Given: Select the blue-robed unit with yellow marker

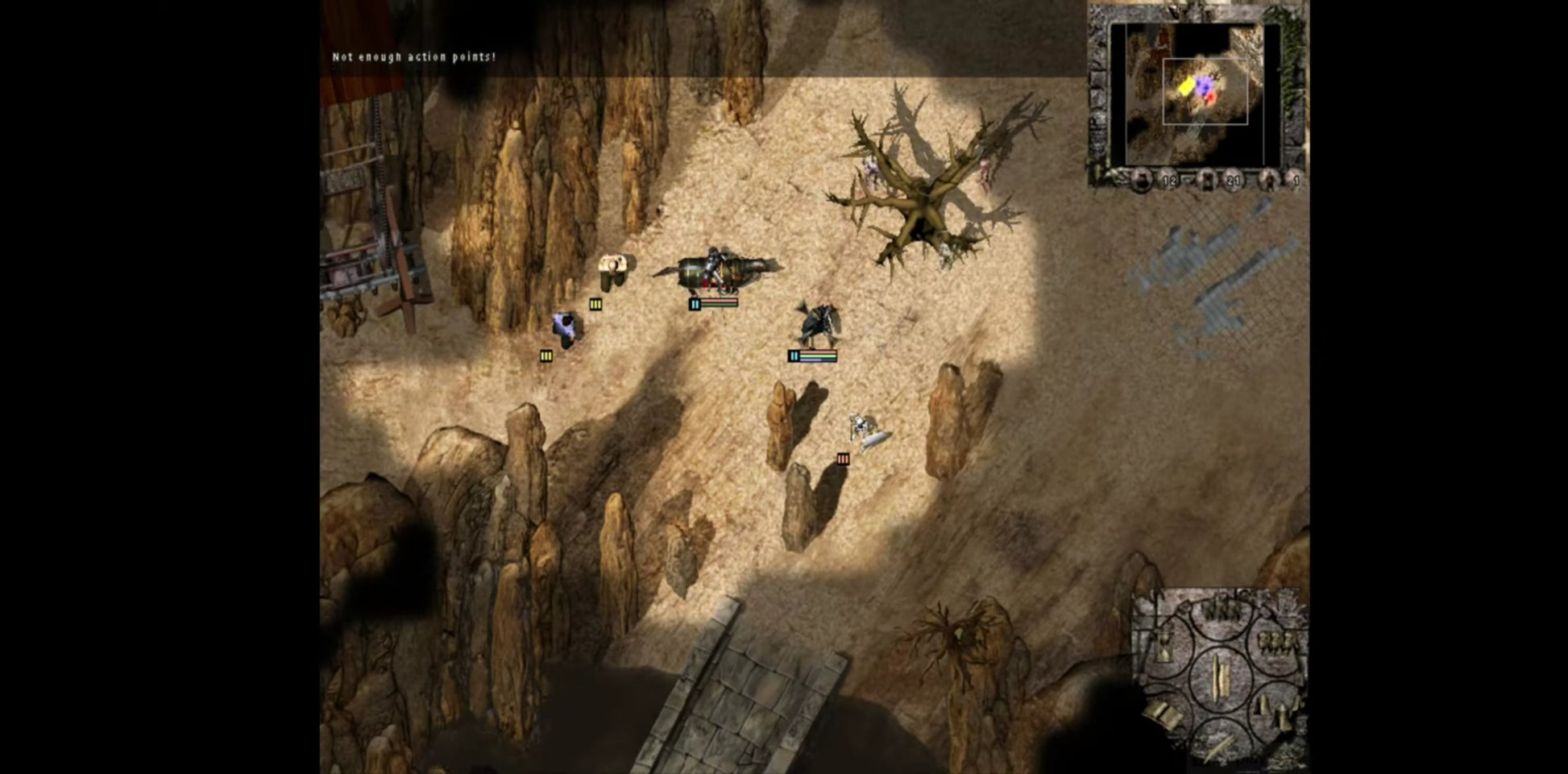Looking at the screenshot, I should tap(564, 327).
